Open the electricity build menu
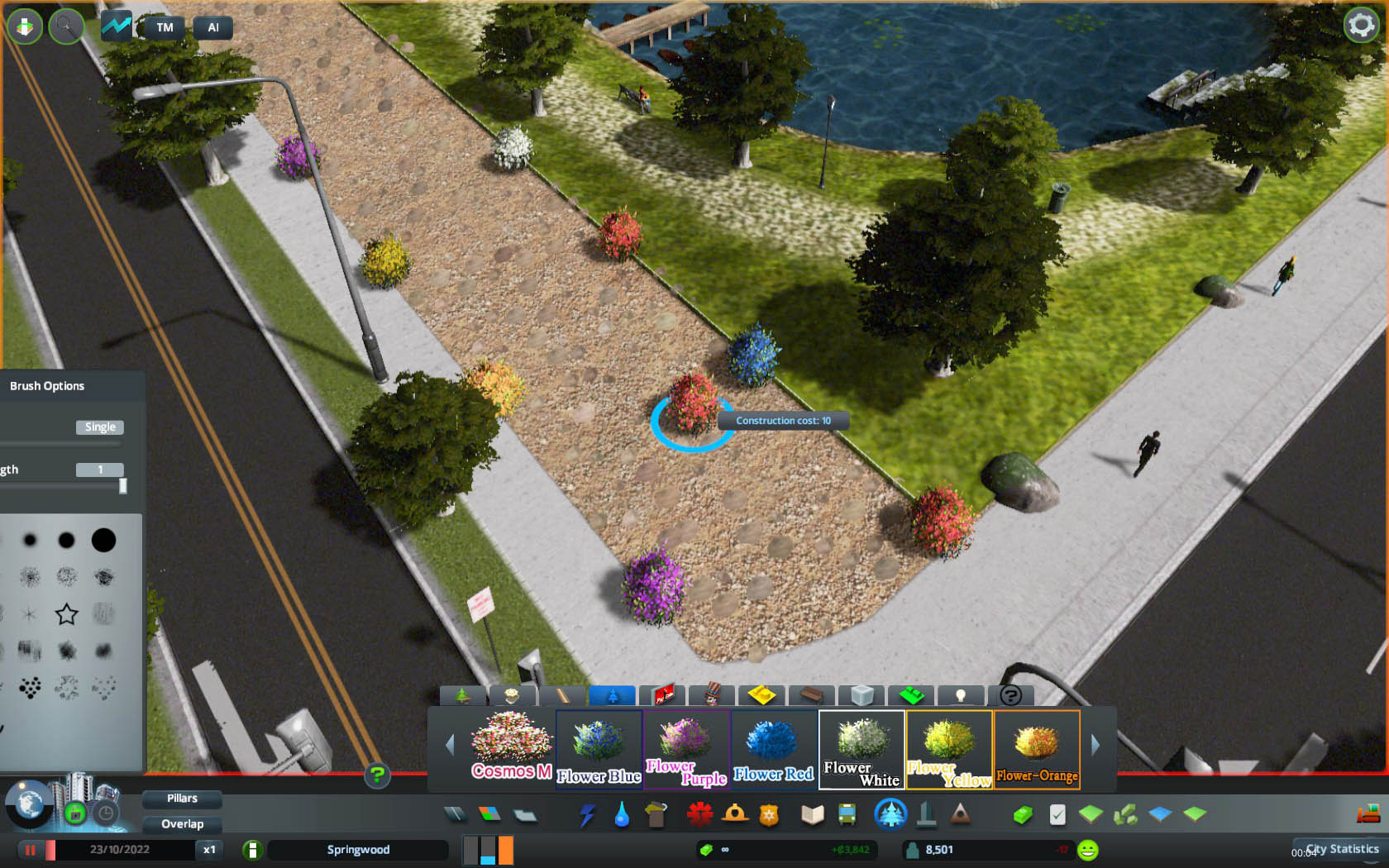 point(587,816)
